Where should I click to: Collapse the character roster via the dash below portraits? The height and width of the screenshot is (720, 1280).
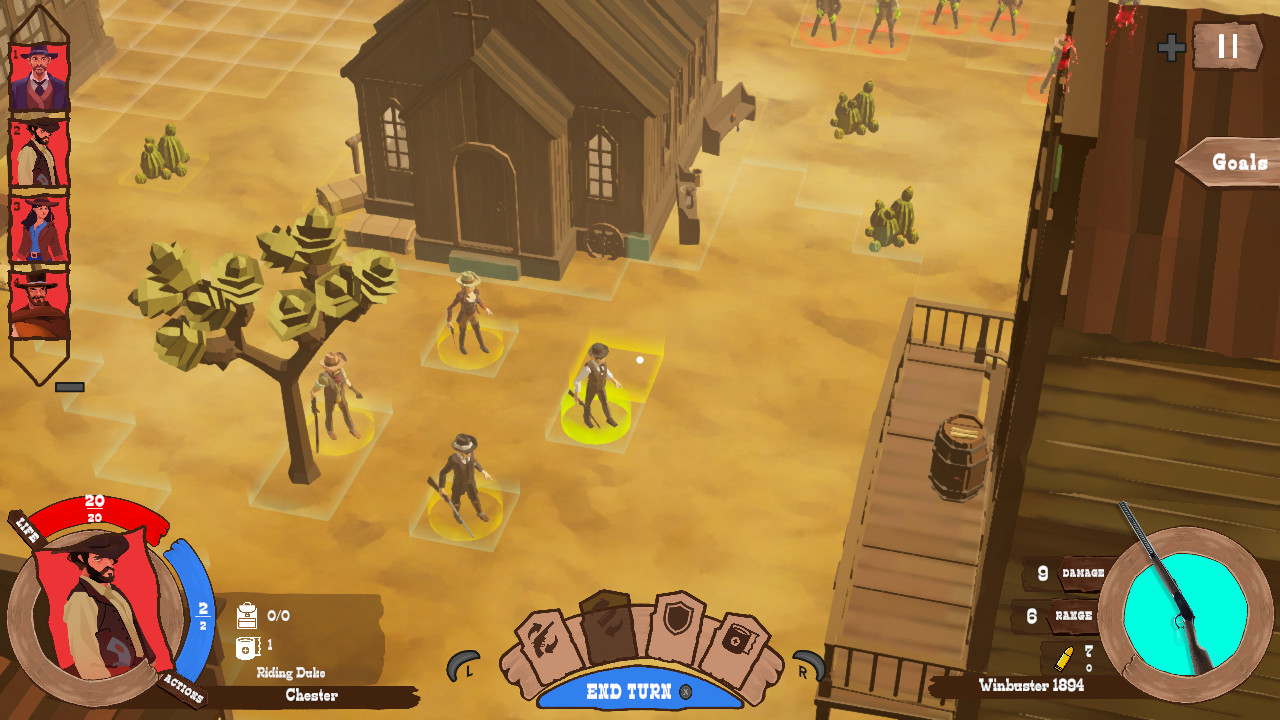click(x=68, y=386)
